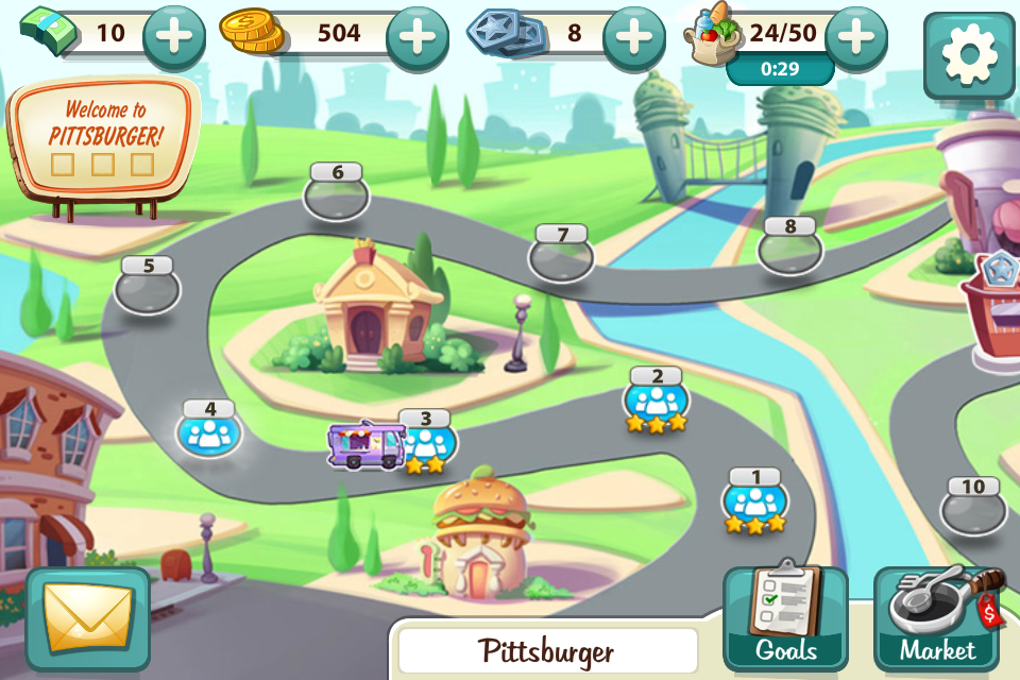The image size is (1020, 680).
Task: Open the Market shop
Action: [937, 618]
